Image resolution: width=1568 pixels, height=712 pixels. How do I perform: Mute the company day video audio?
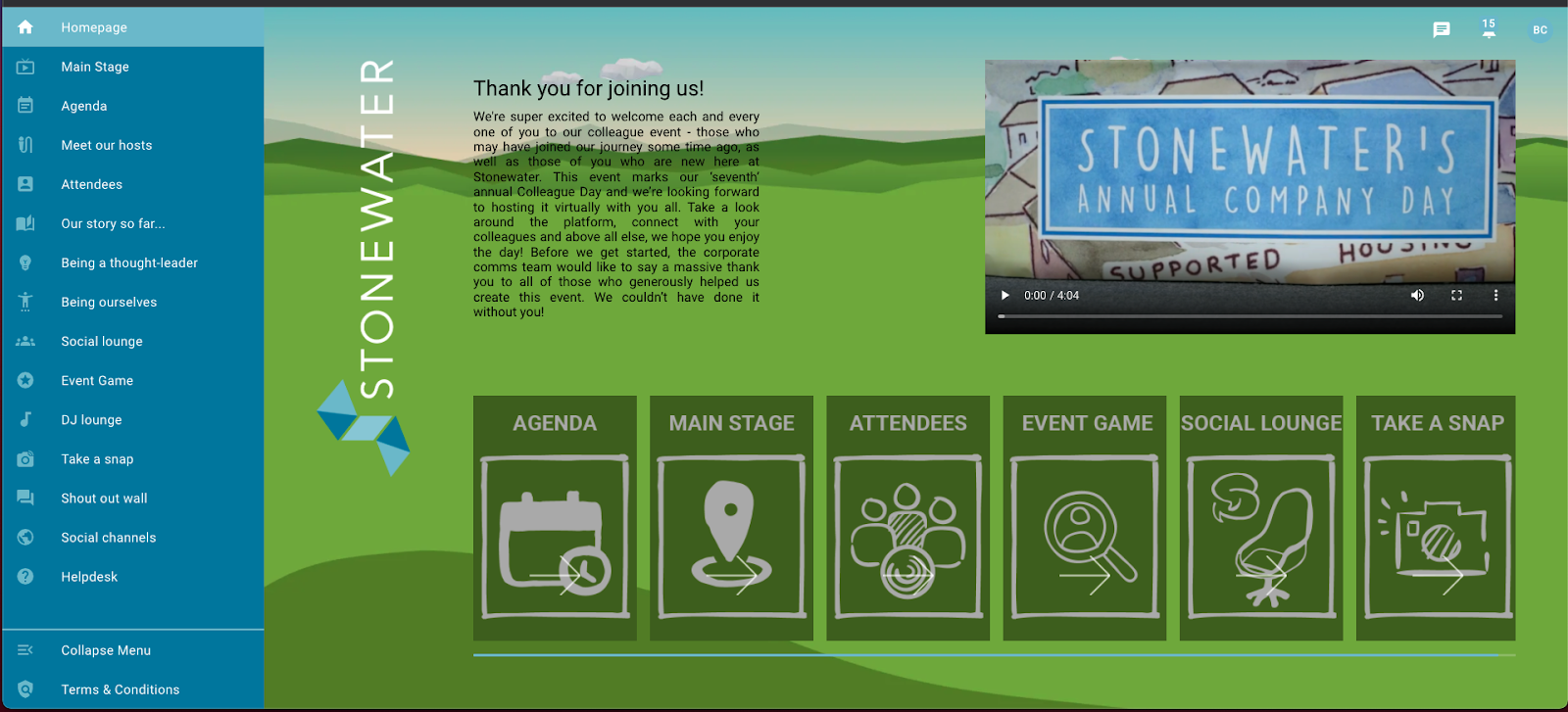(x=1417, y=295)
